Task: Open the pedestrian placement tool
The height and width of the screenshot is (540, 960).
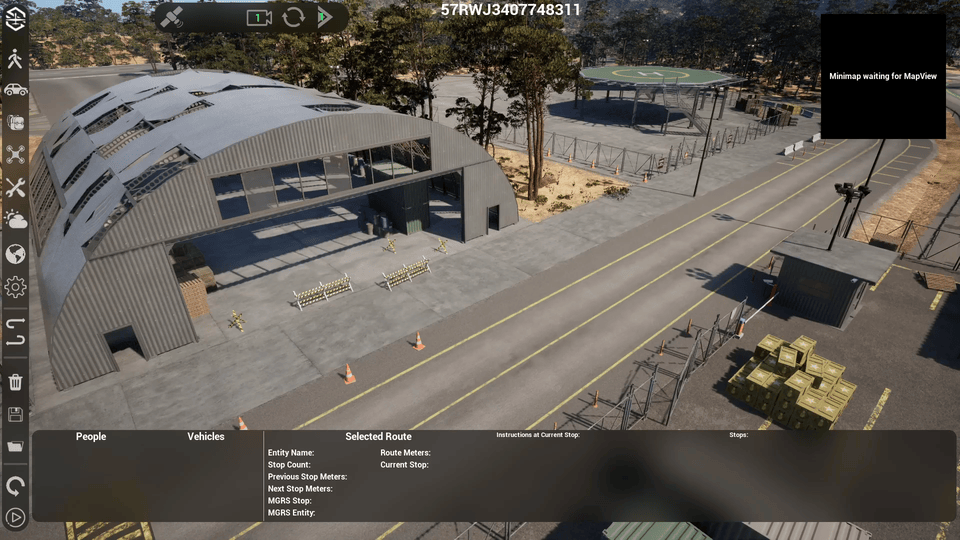Action: click(x=15, y=58)
